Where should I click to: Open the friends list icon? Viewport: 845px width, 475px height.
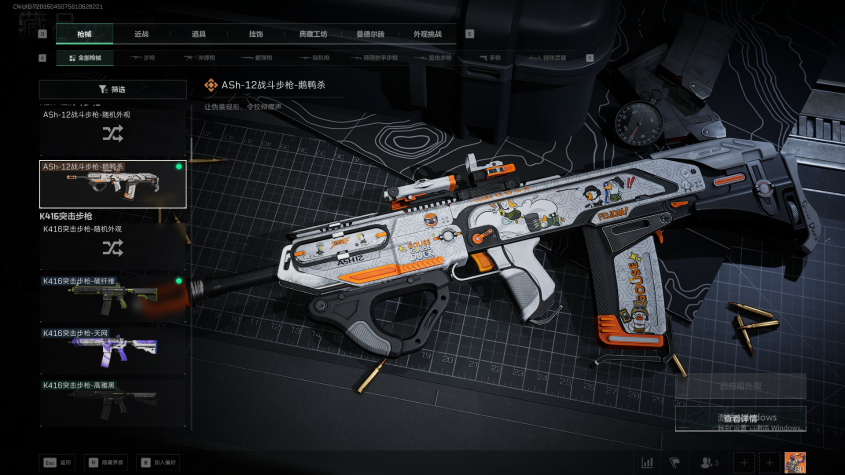[708, 462]
